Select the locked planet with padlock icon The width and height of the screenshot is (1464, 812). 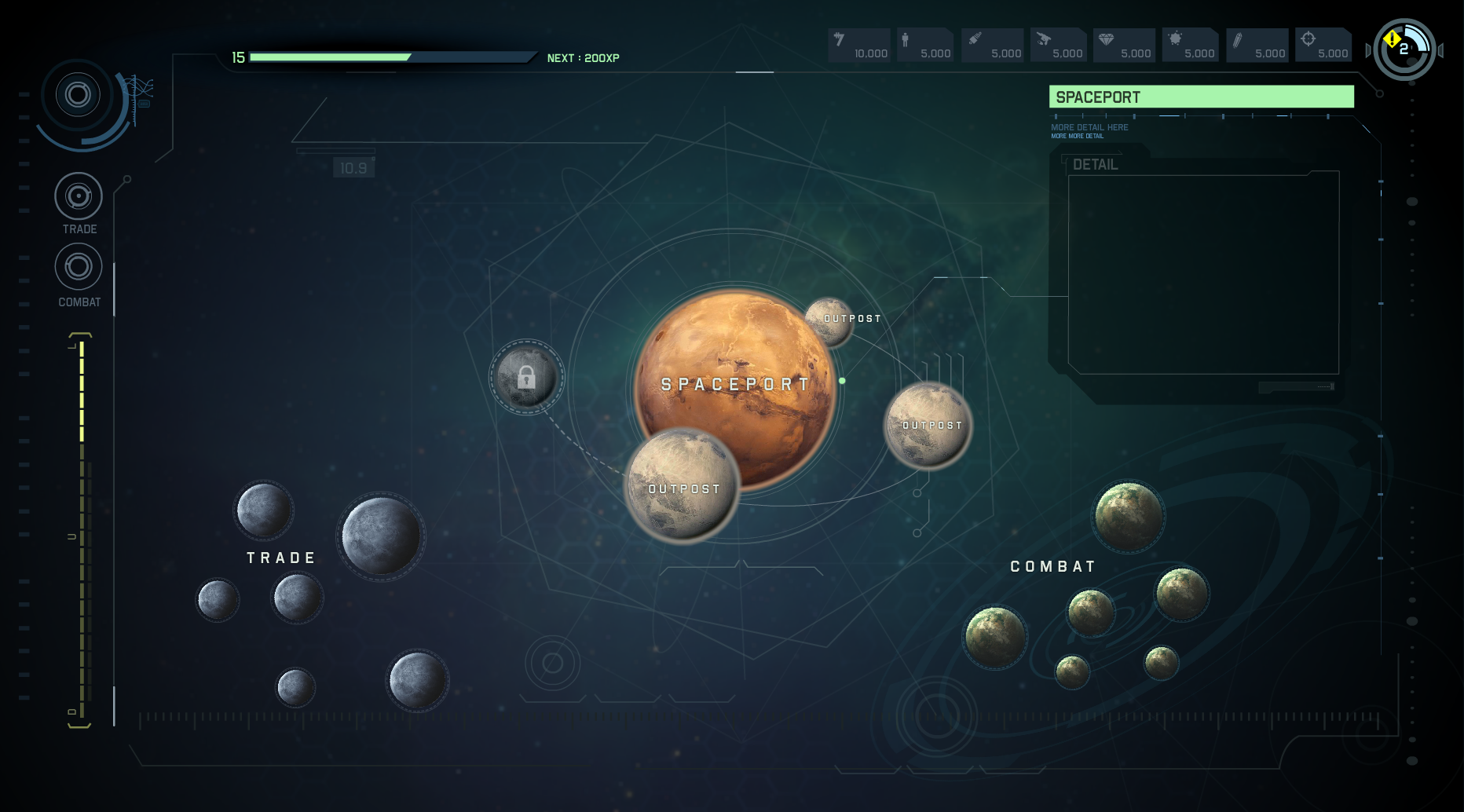click(x=526, y=378)
